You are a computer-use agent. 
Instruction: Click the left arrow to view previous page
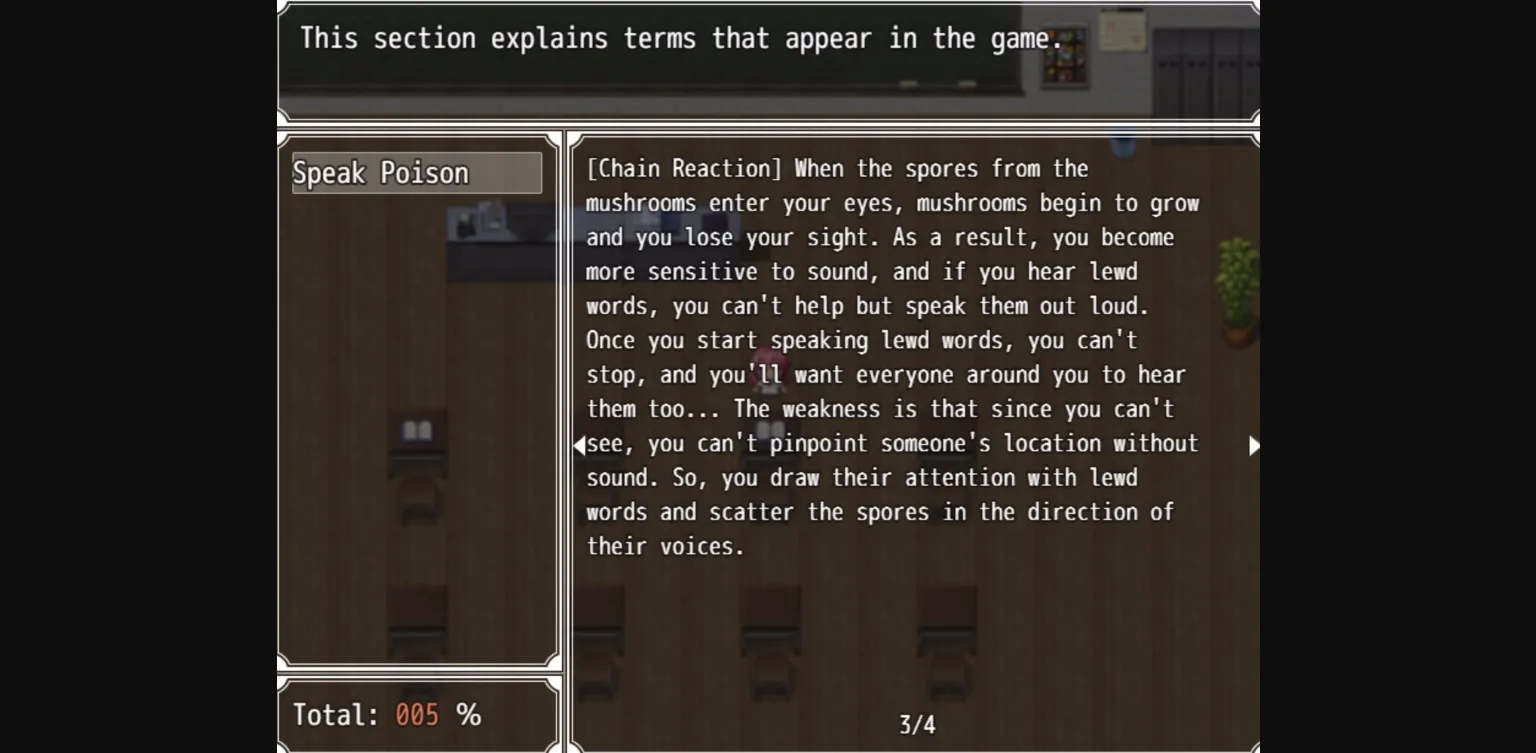point(580,446)
